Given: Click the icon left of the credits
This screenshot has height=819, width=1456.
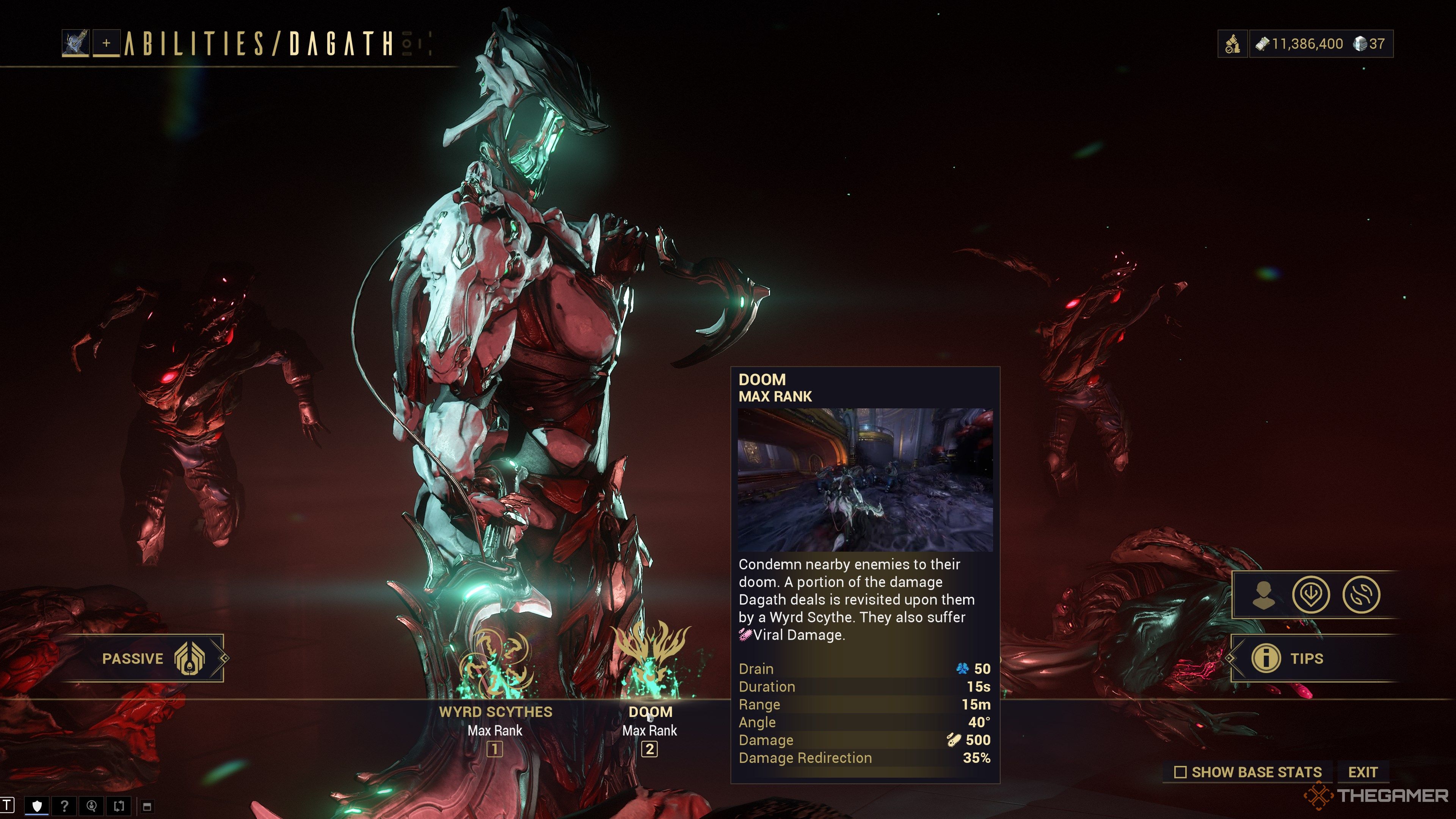Looking at the screenshot, I should coord(1233,44).
